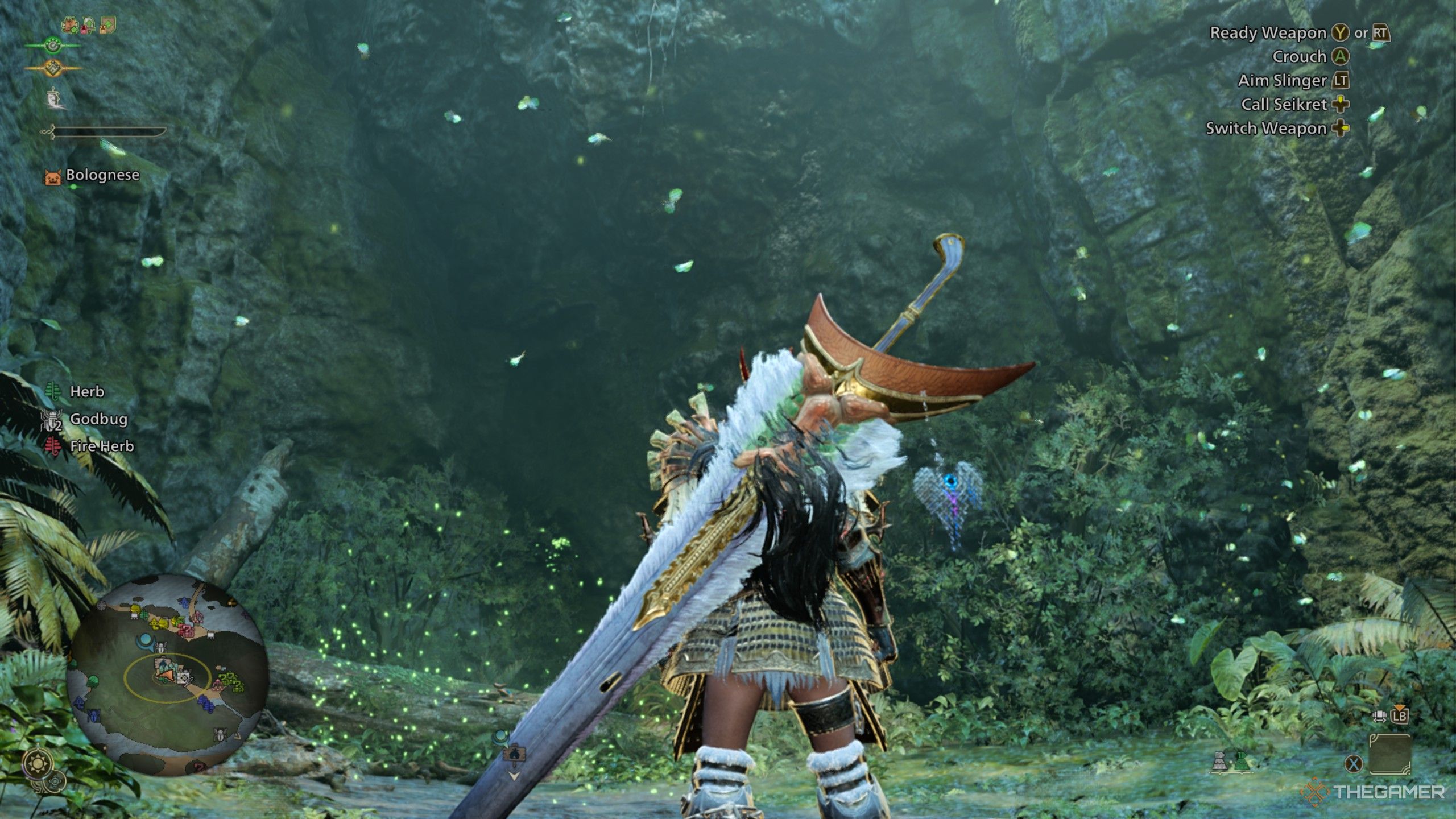The image size is (1456, 819).
Task: Open the LB item radial menu icon
Action: tap(1400, 717)
